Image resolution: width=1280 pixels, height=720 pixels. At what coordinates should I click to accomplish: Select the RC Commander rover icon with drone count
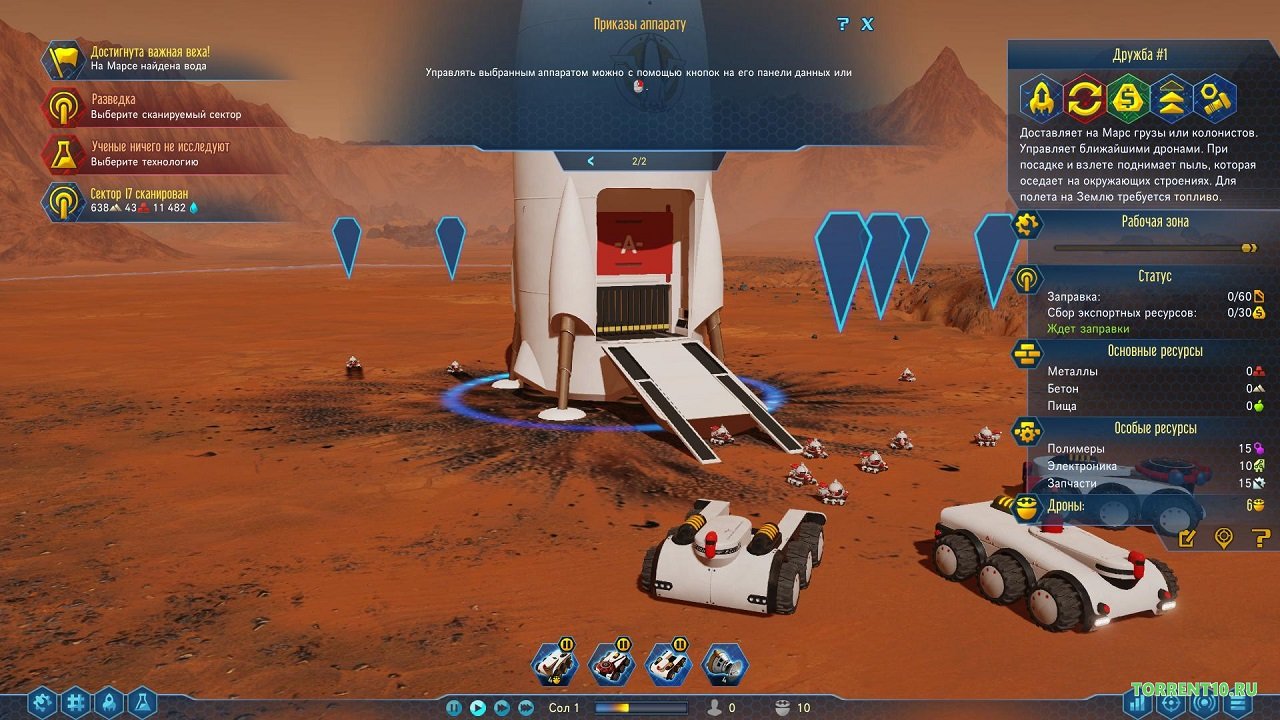553,663
